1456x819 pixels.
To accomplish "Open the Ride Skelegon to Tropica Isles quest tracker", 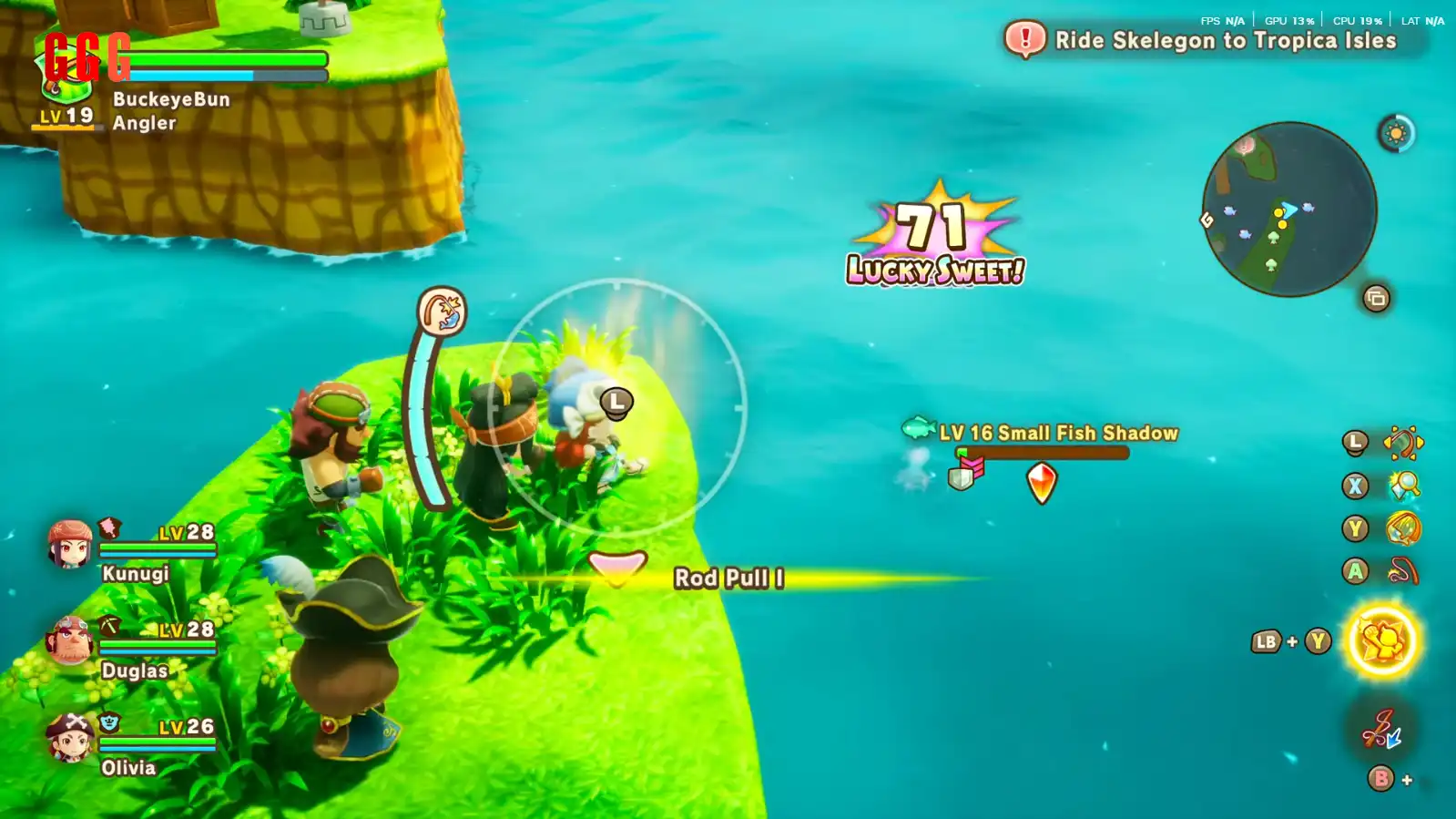I will pyautogui.click(x=1215, y=40).
